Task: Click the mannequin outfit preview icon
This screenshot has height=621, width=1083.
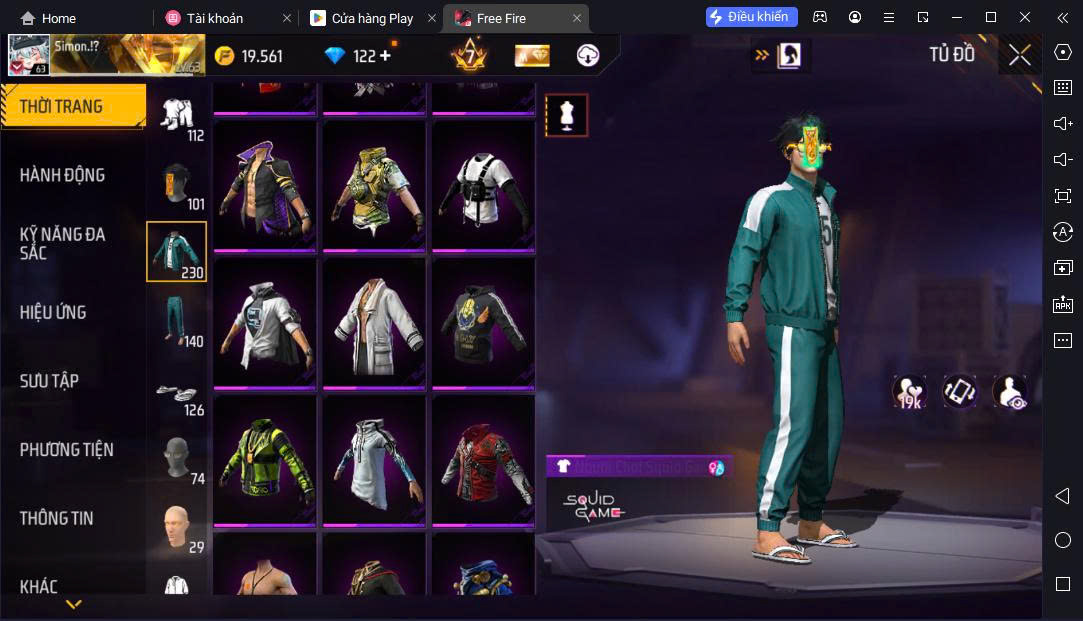Action: point(566,115)
